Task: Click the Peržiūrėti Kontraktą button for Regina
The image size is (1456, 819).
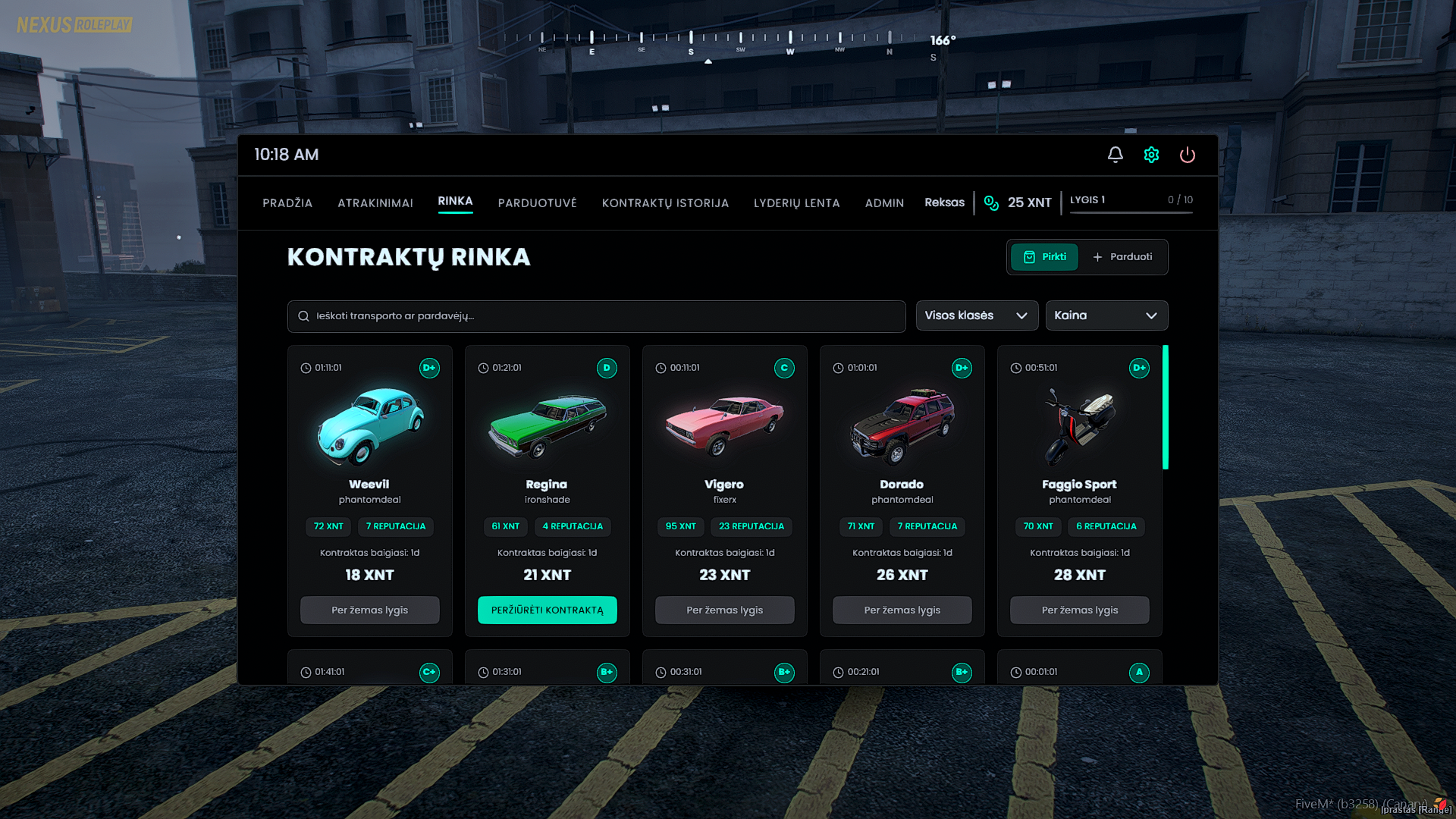Action: click(547, 610)
